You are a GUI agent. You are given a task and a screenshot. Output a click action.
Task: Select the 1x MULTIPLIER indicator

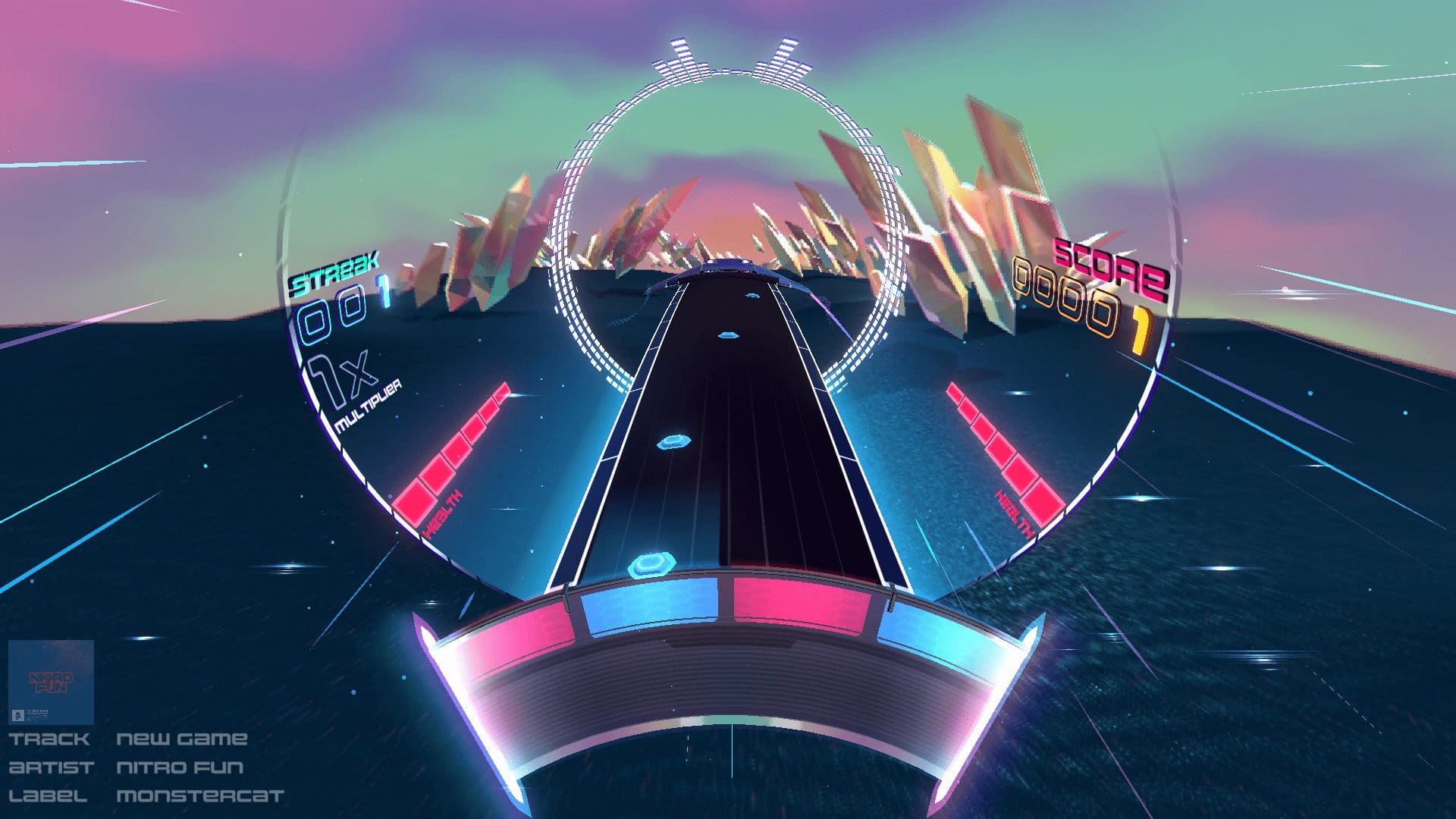(354, 388)
